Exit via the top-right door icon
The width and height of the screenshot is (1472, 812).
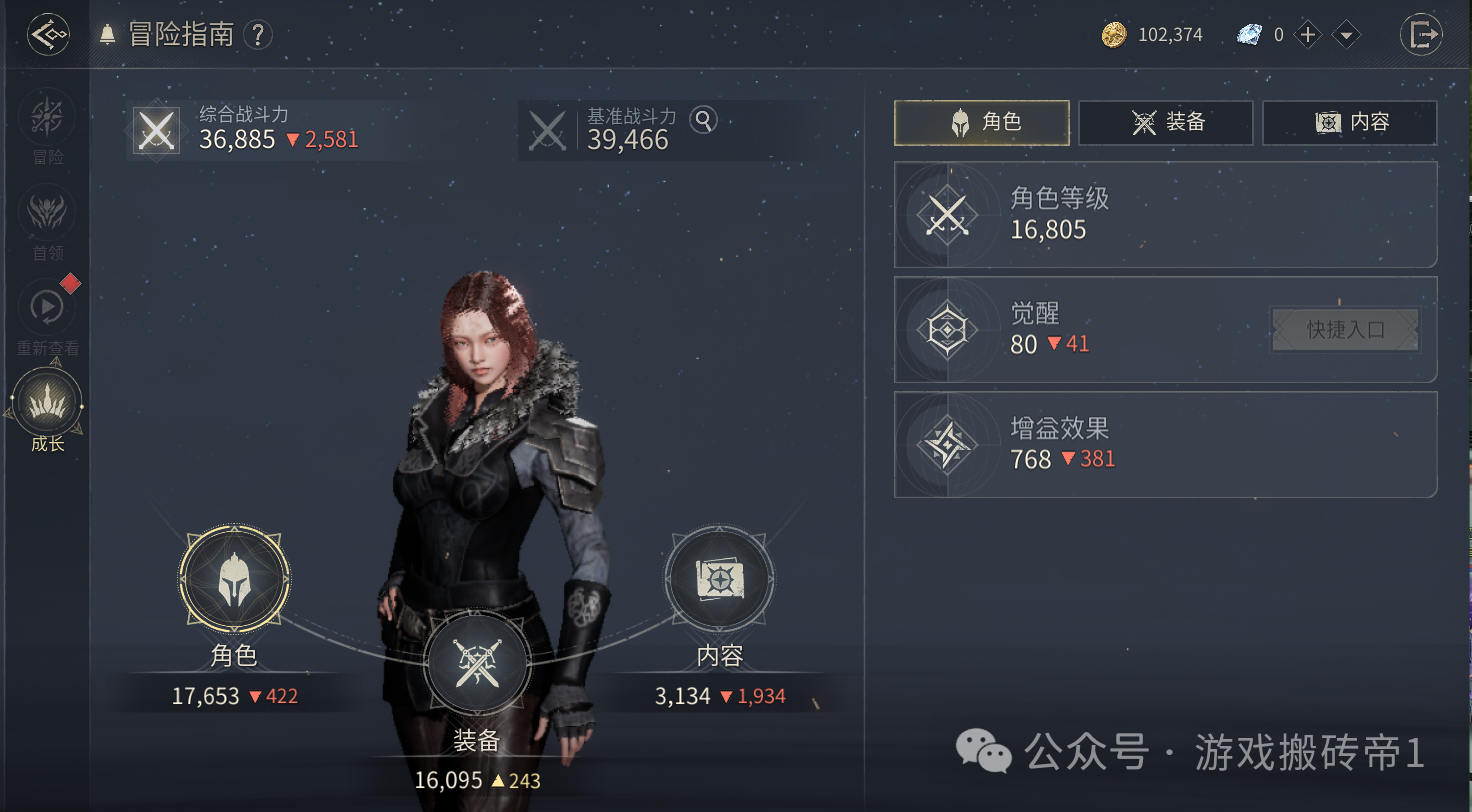coord(1421,36)
